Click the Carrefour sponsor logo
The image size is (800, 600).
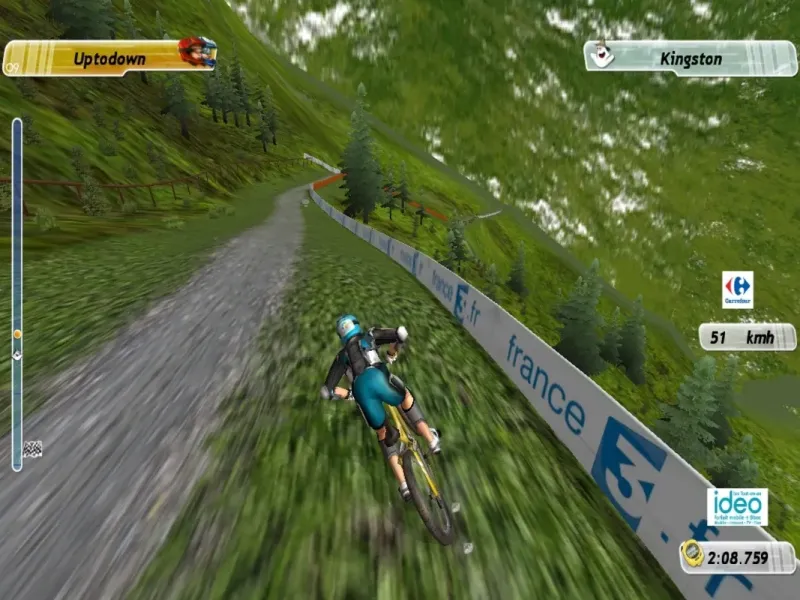[737, 289]
